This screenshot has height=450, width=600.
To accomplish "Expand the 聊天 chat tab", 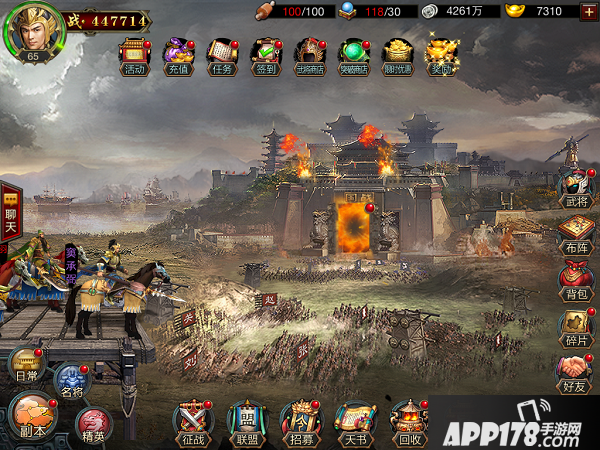I will pyautogui.click(x=11, y=213).
